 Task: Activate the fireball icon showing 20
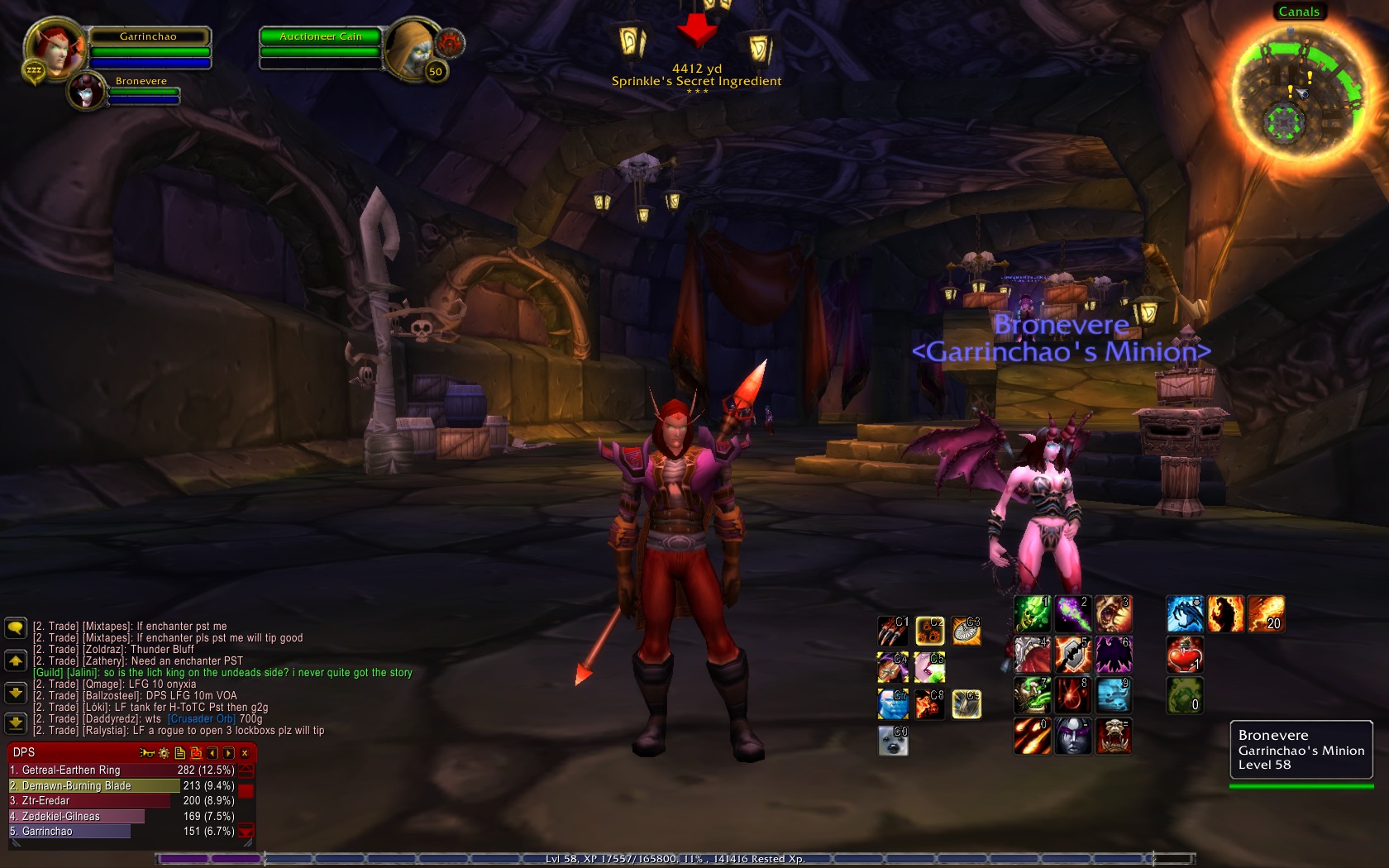[x=1266, y=614]
